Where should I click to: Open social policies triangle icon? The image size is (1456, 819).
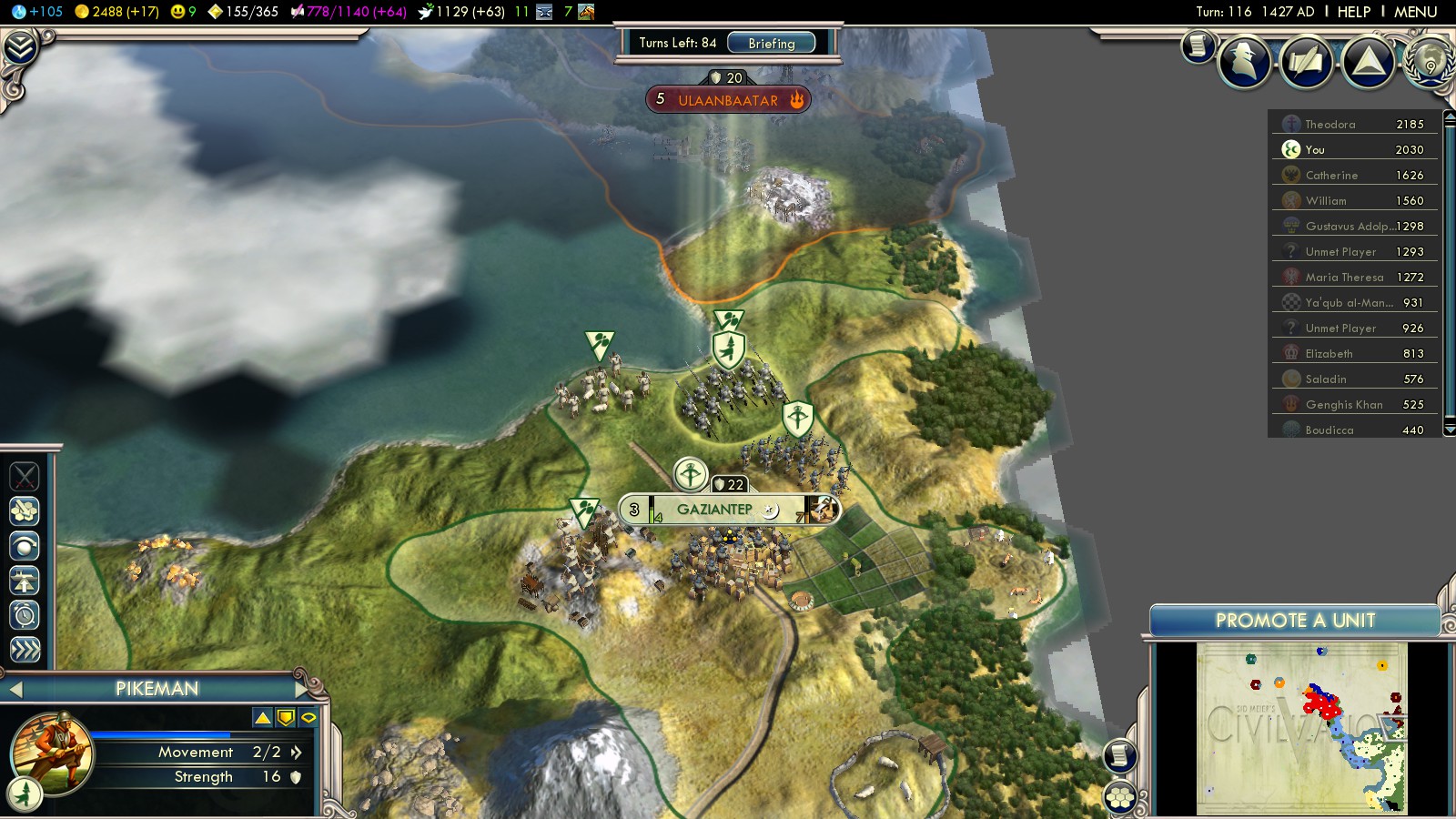(x=1368, y=62)
